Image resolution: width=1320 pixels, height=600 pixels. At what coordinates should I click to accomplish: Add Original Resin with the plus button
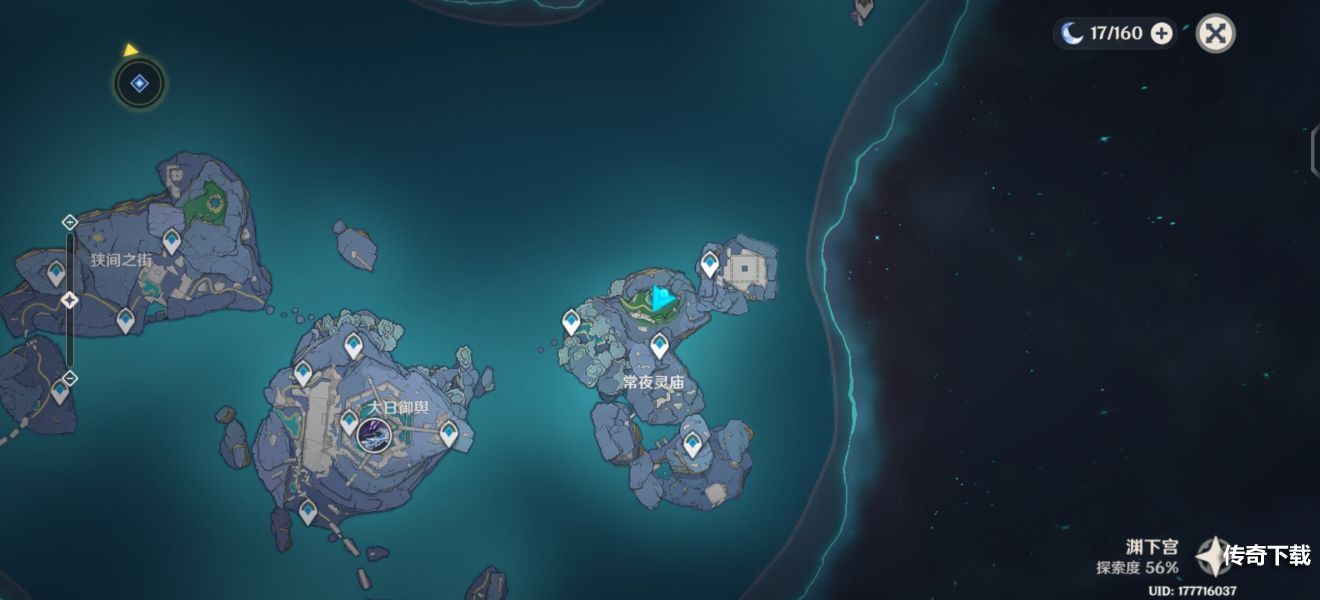1161,33
